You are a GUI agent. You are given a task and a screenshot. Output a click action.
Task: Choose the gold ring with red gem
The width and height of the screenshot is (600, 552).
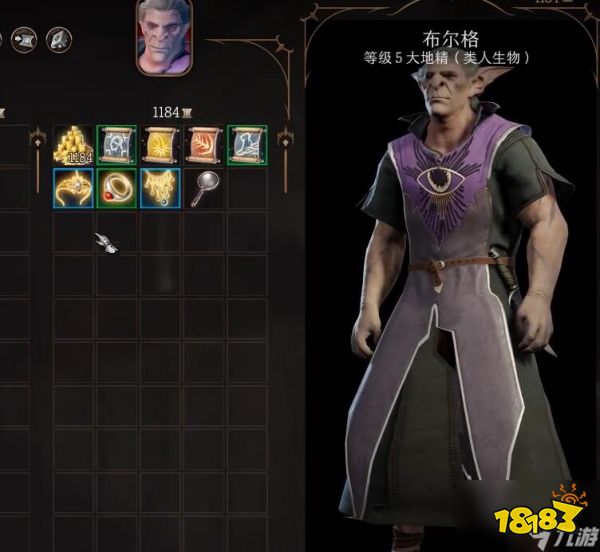[x=115, y=188]
